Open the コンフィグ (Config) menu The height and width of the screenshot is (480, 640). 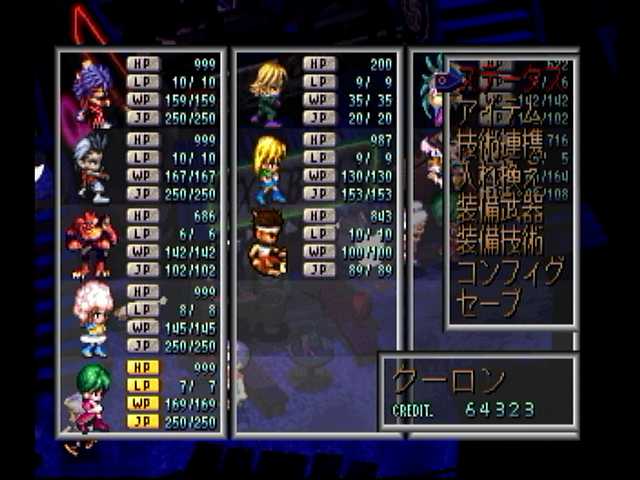tap(510, 272)
